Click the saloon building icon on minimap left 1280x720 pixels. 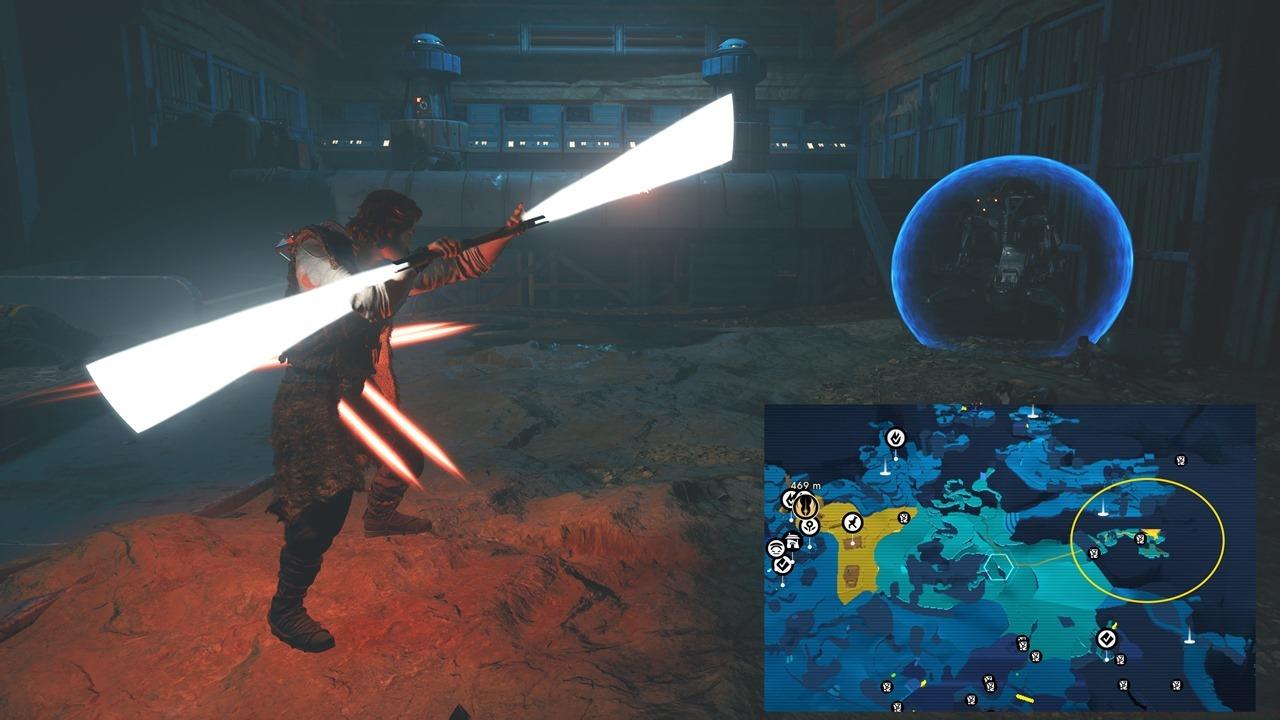[x=793, y=543]
